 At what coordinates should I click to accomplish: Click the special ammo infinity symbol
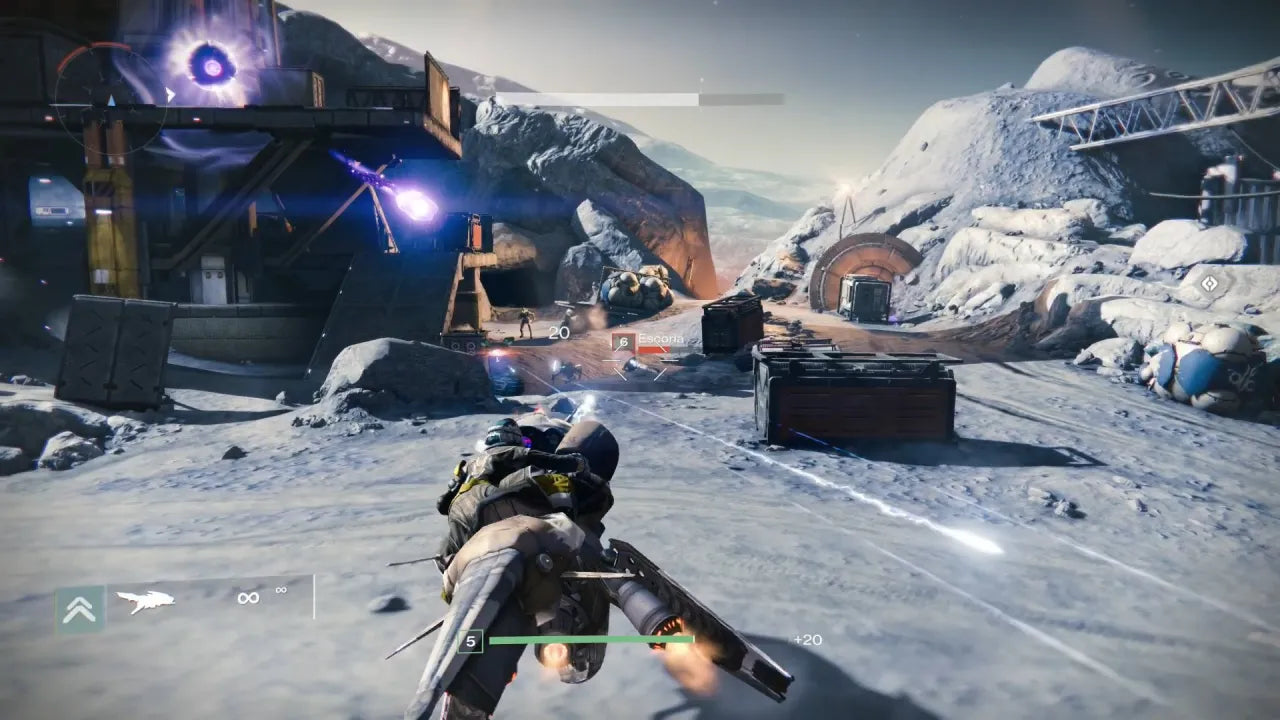pos(282,591)
